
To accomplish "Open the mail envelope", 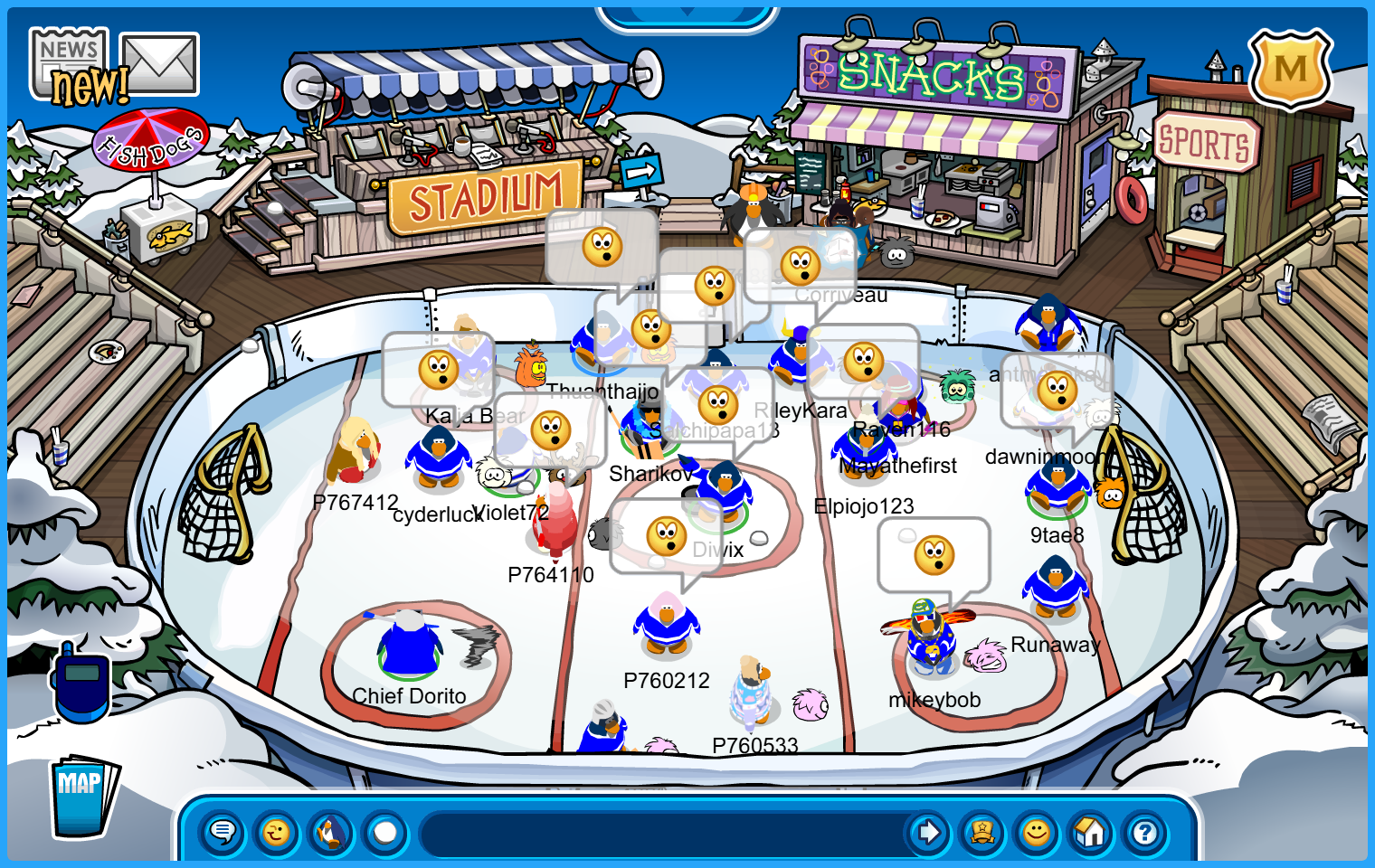I will (159, 63).
